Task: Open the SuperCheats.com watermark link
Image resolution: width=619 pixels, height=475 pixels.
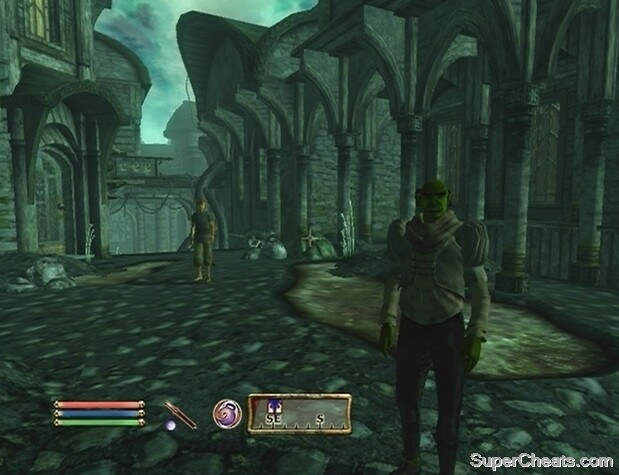Action: coord(541,460)
